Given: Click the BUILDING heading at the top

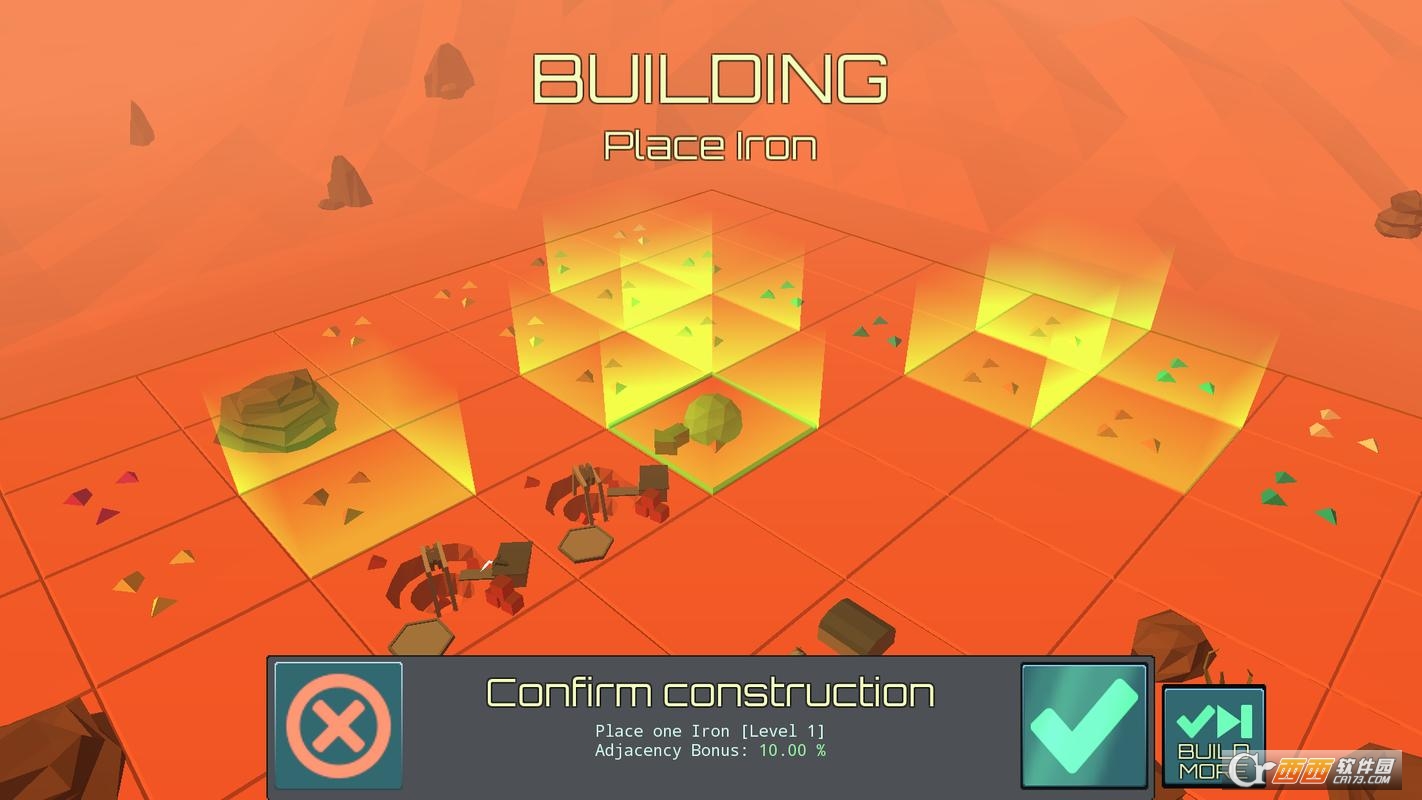Looking at the screenshot, I should click(x=710, y=78).
